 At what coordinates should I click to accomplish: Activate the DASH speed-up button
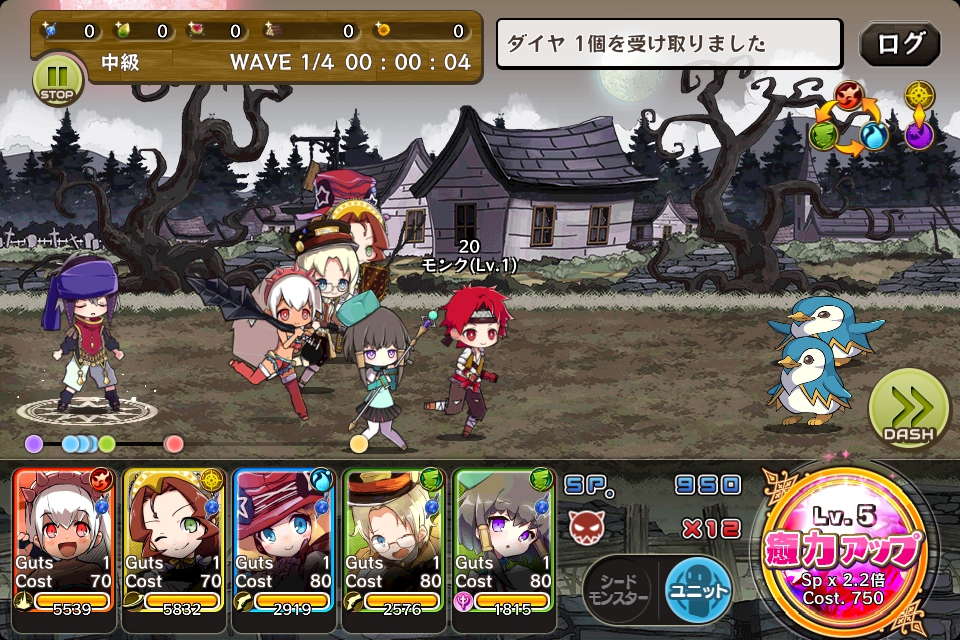click(x=908, y=410)
